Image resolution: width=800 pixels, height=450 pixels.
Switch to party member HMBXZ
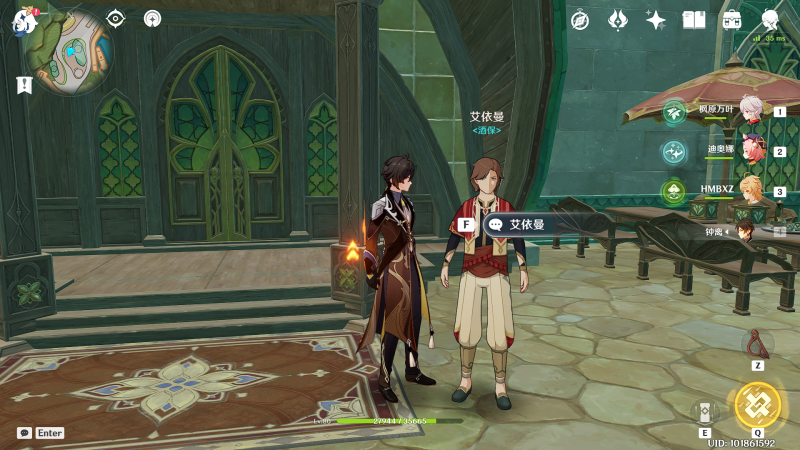coord(750,191)
